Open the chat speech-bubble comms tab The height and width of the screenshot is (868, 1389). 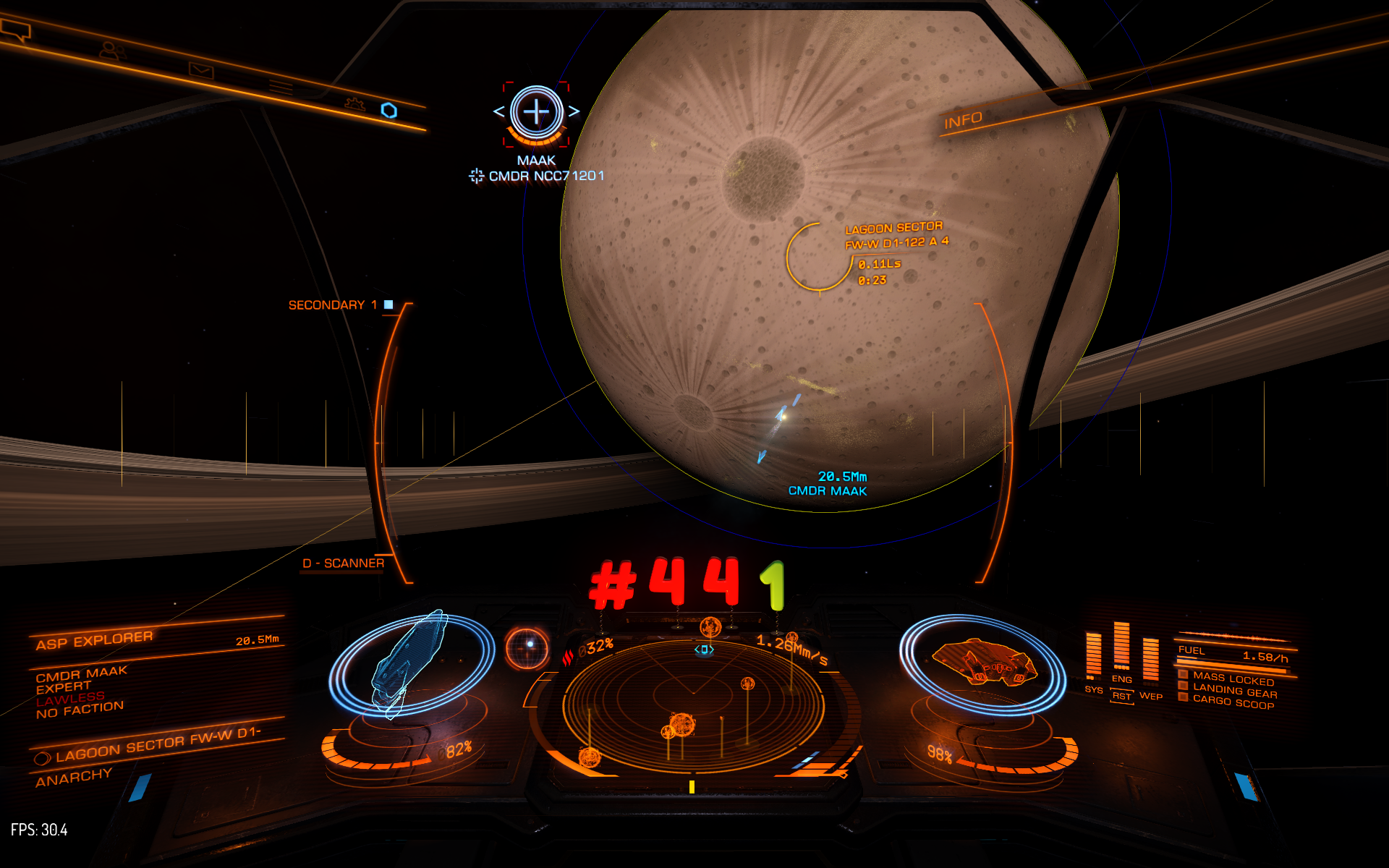coord(16,30)
